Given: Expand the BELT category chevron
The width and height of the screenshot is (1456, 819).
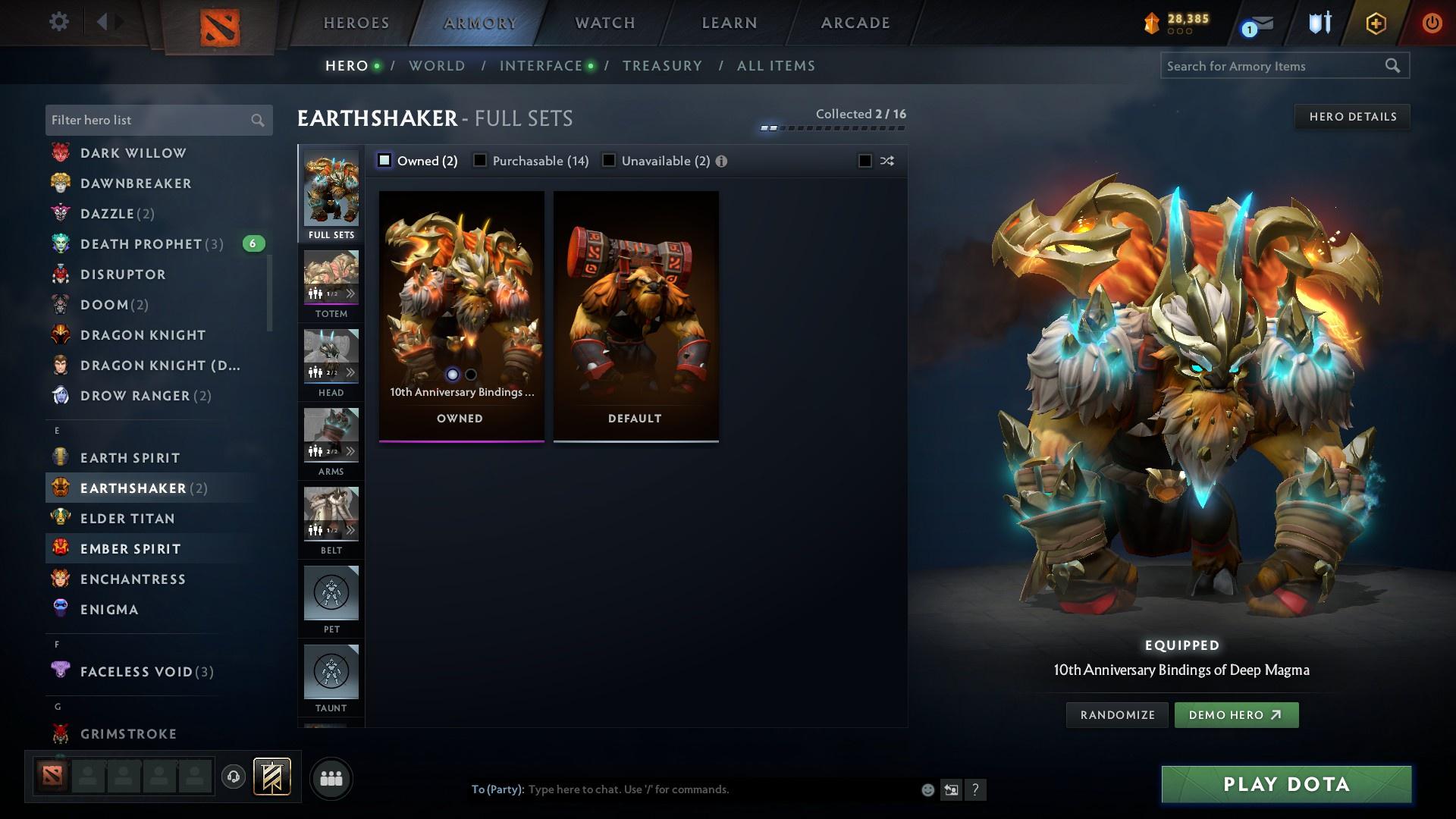Looking at the screenshot, I should 350,529.
